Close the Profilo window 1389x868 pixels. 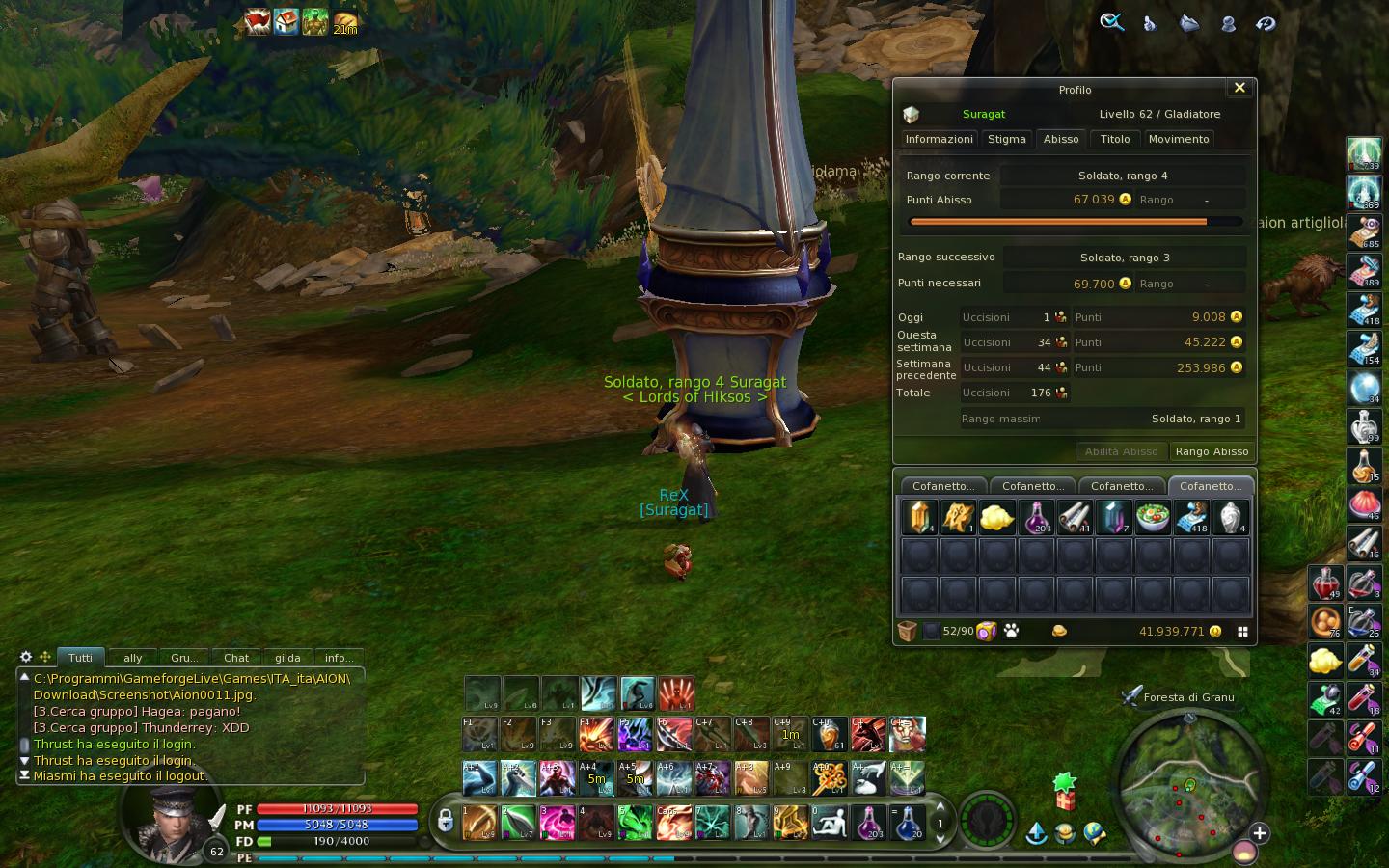[1239, 88]
